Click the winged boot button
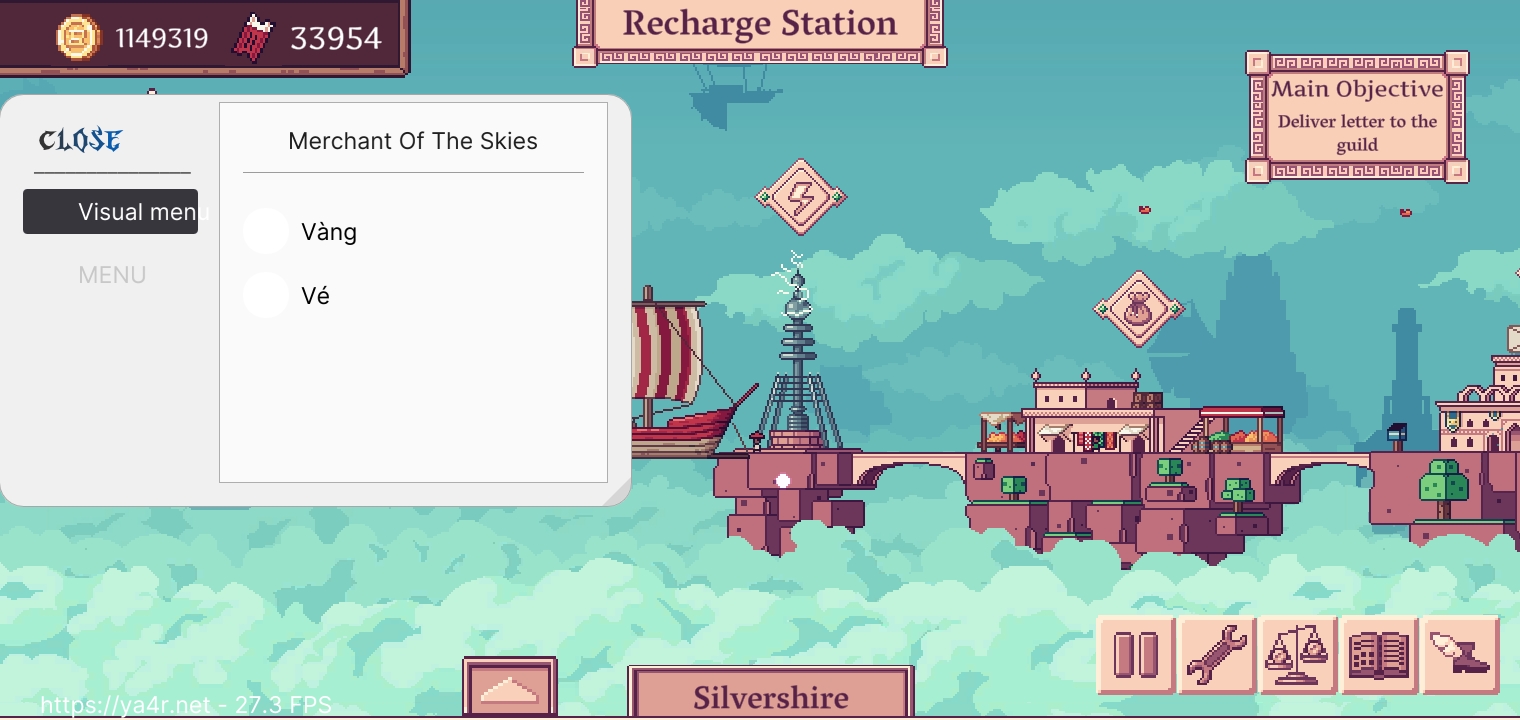The image size is (1520, 720). (1460, 655)
